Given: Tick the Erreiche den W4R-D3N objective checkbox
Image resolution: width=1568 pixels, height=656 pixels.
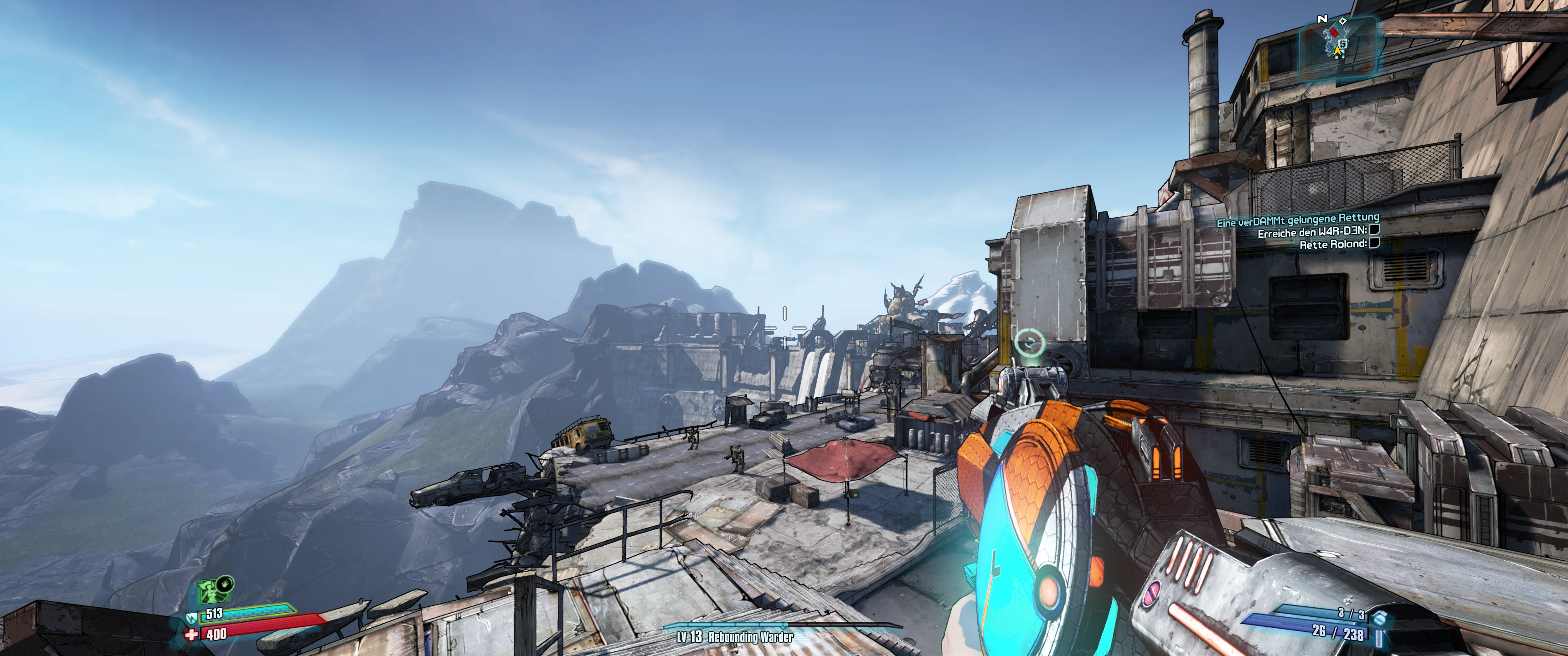Looking at the screenshot, I should (x=1374, y=230).
